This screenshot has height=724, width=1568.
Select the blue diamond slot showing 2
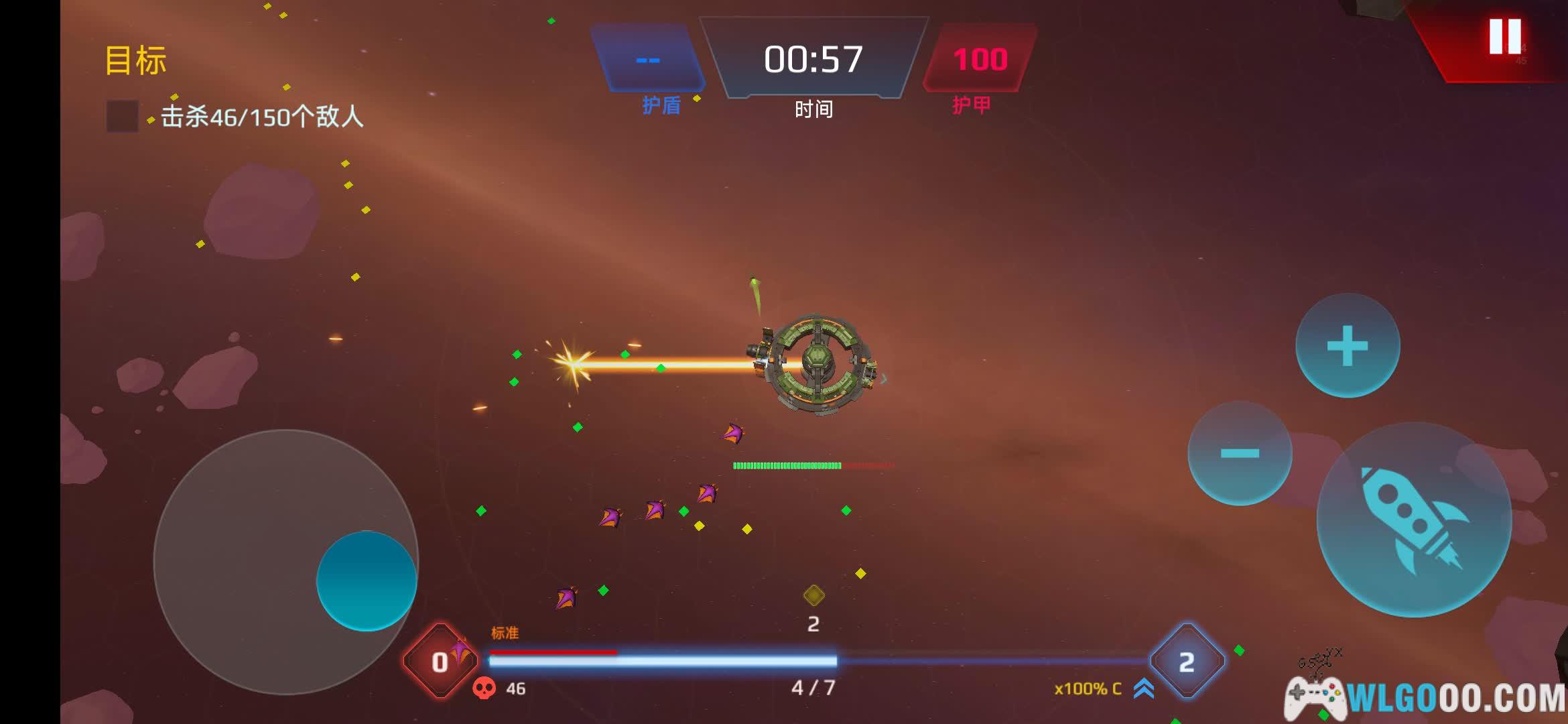1187,662
